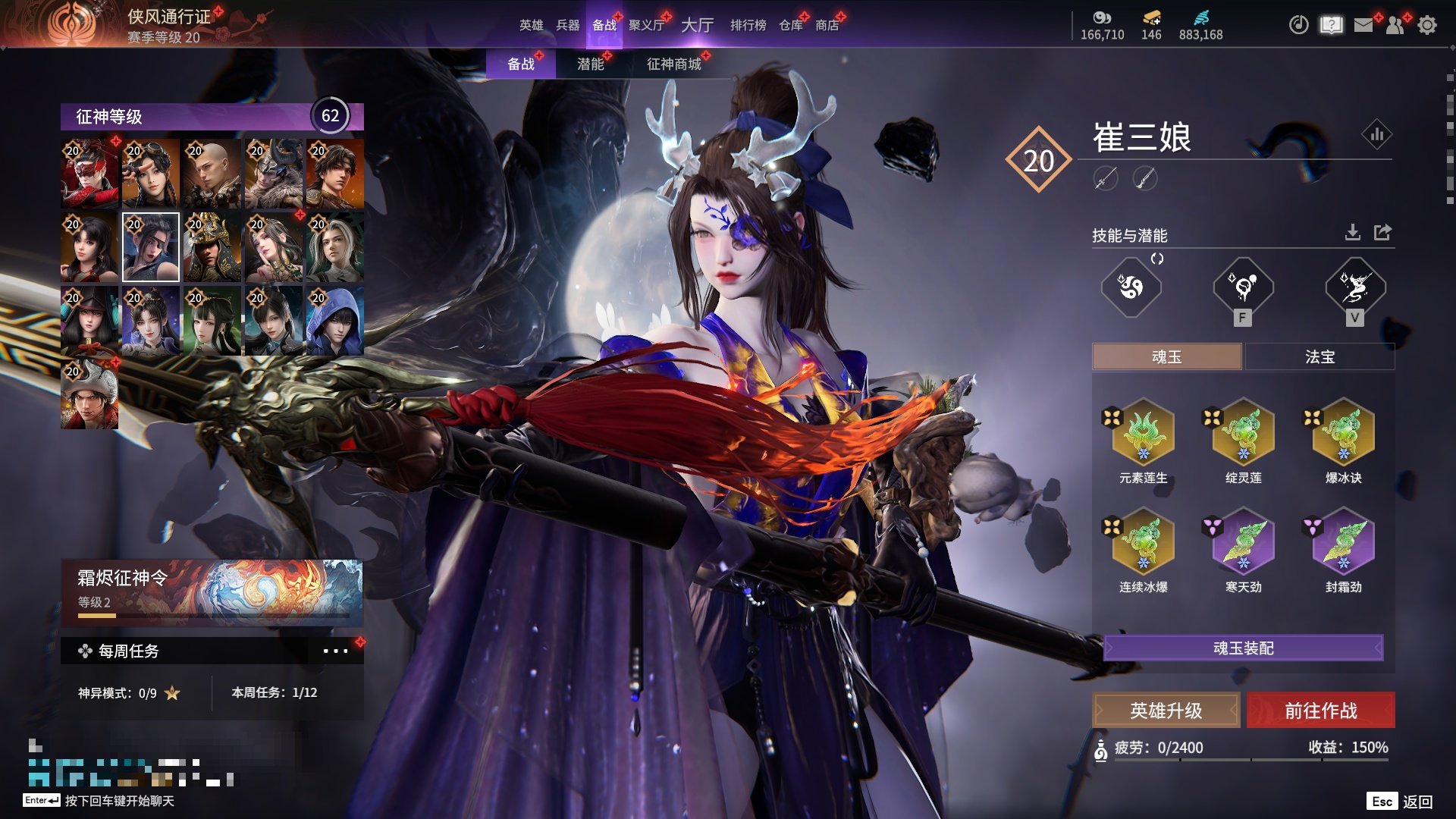
Task: Click the 魂玉装配 button
Action: [x=1244, y=648]
